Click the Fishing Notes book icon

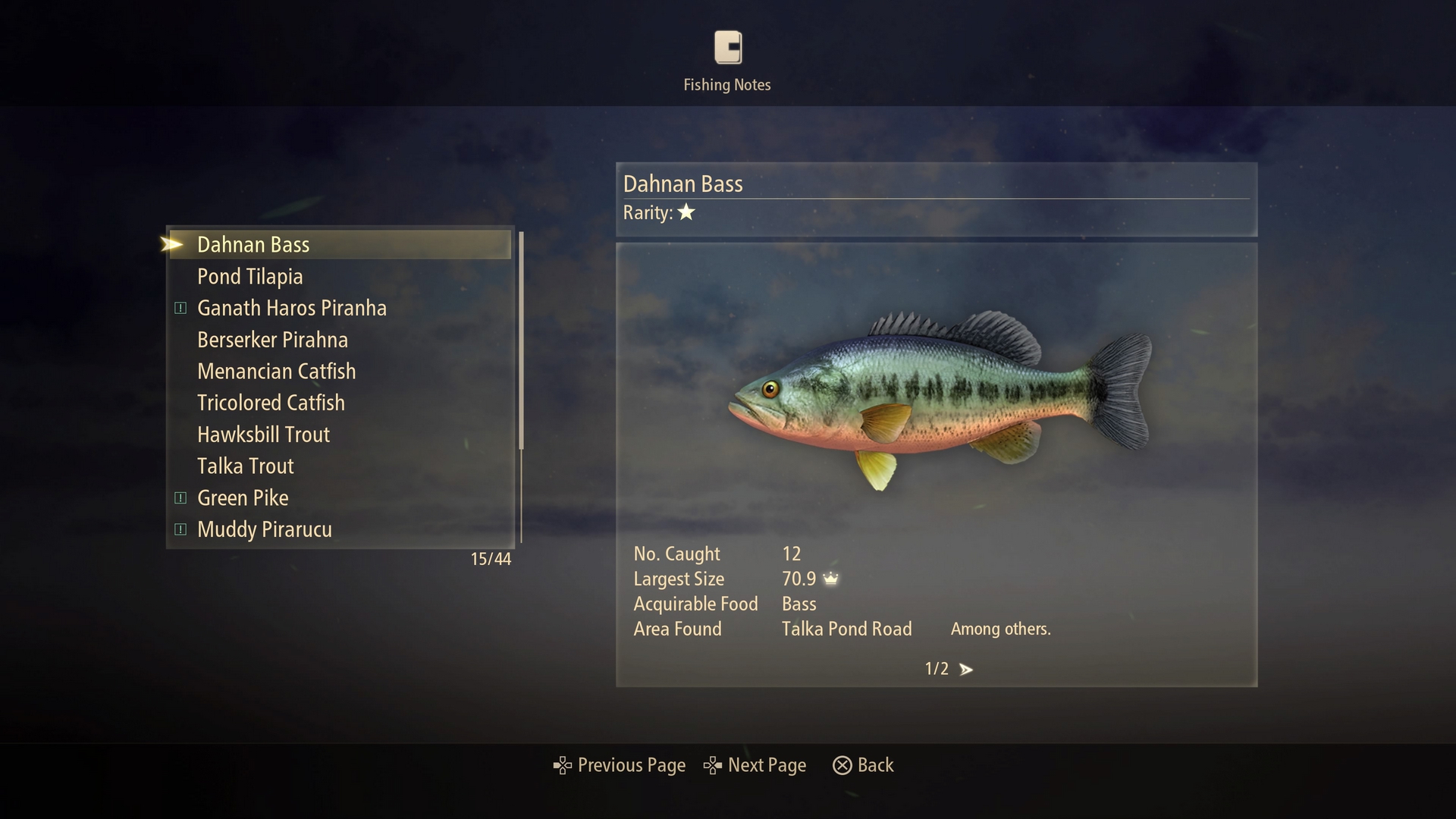point(726,49)
